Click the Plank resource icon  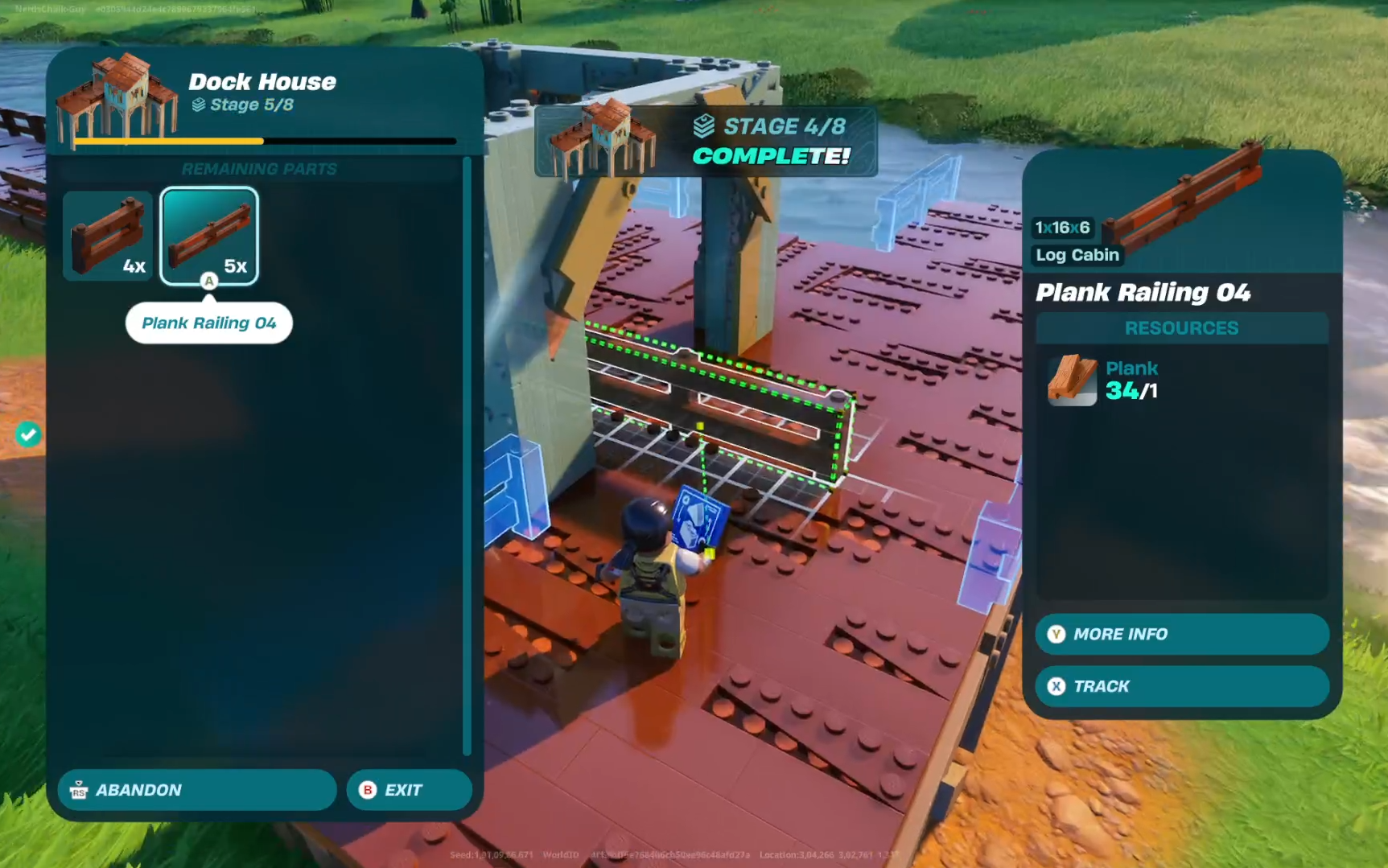coord(1072,381)
